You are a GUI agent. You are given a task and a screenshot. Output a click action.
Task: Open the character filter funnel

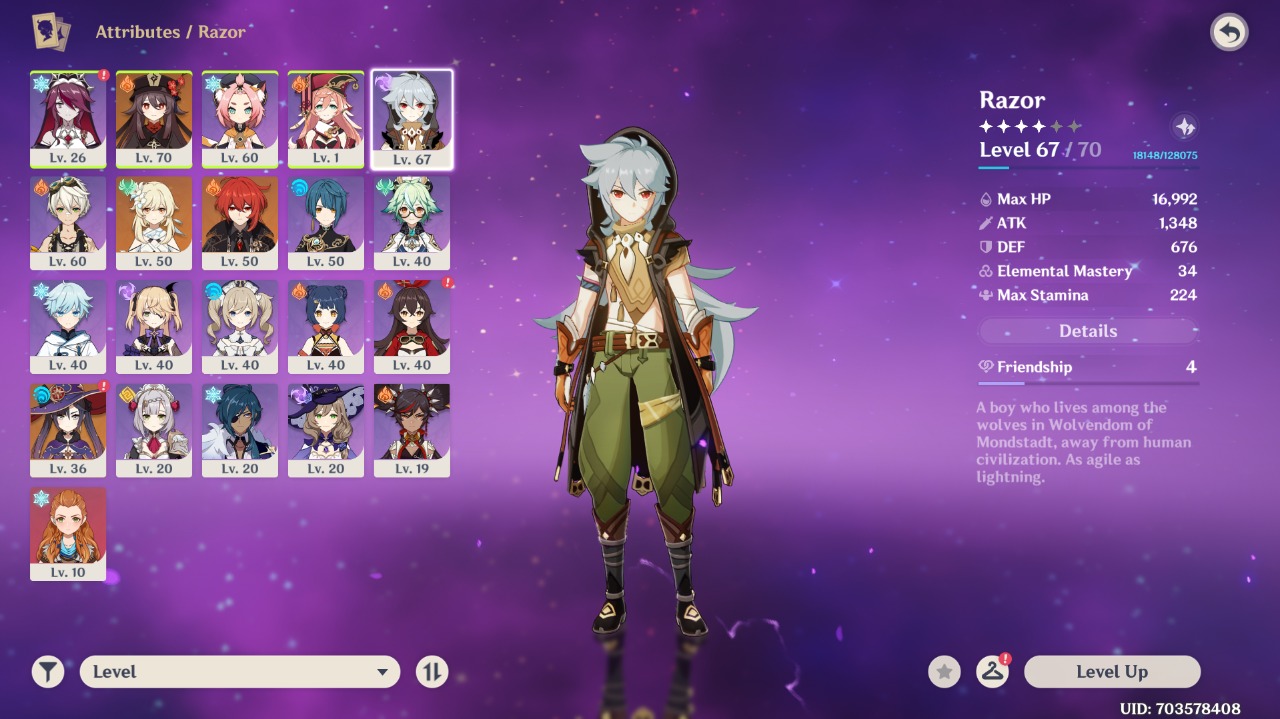pyautogui.click(x=47, y=672)
